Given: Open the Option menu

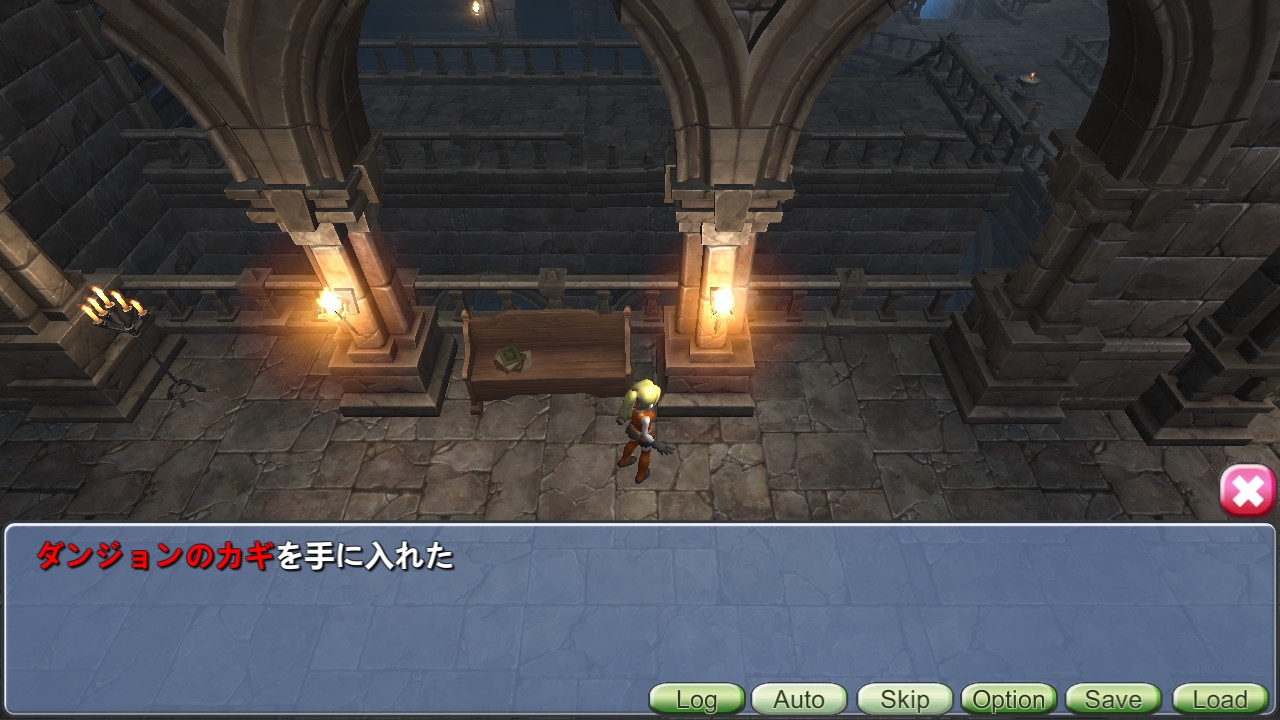Looking at the screenshot, I should coord(1009,699).
